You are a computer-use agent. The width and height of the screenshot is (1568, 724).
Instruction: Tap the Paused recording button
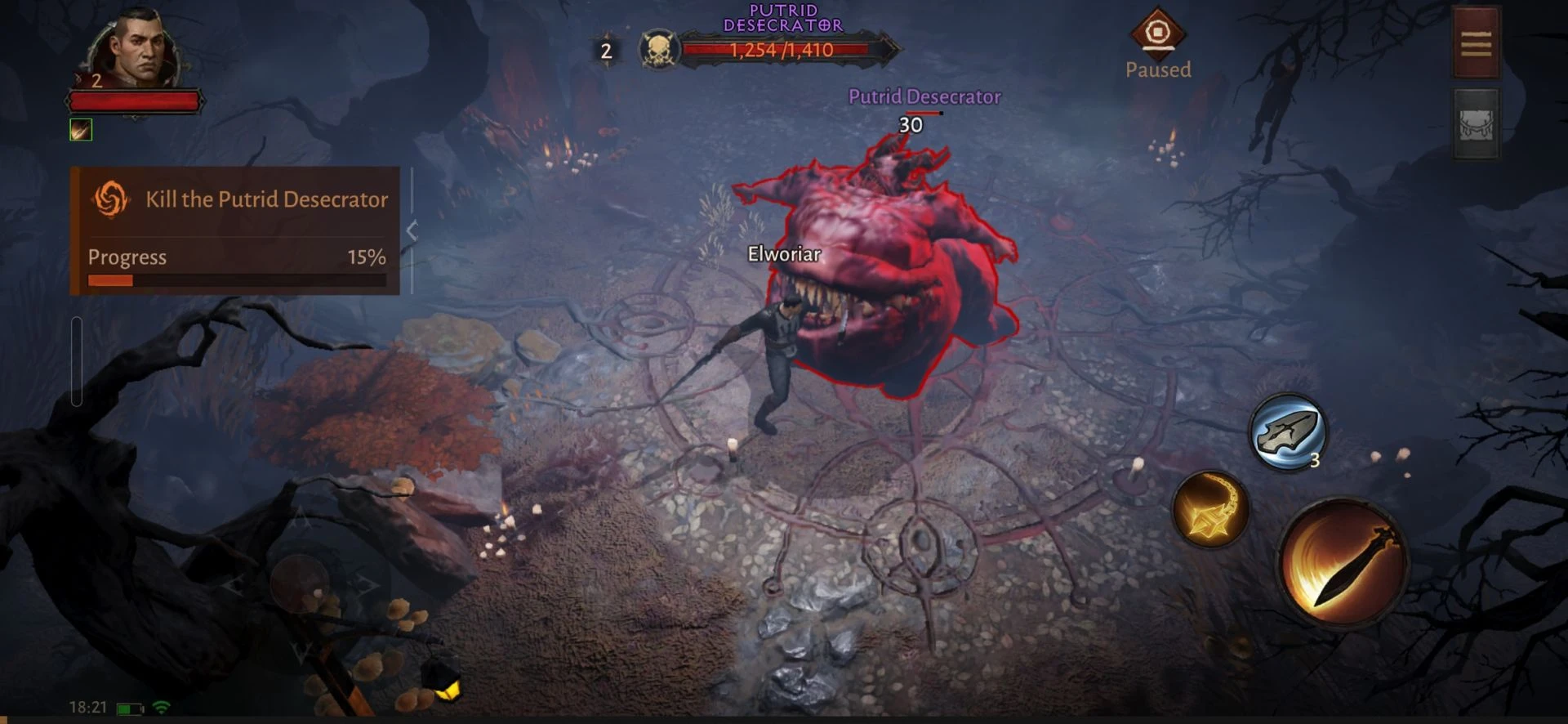(1157, 34)
